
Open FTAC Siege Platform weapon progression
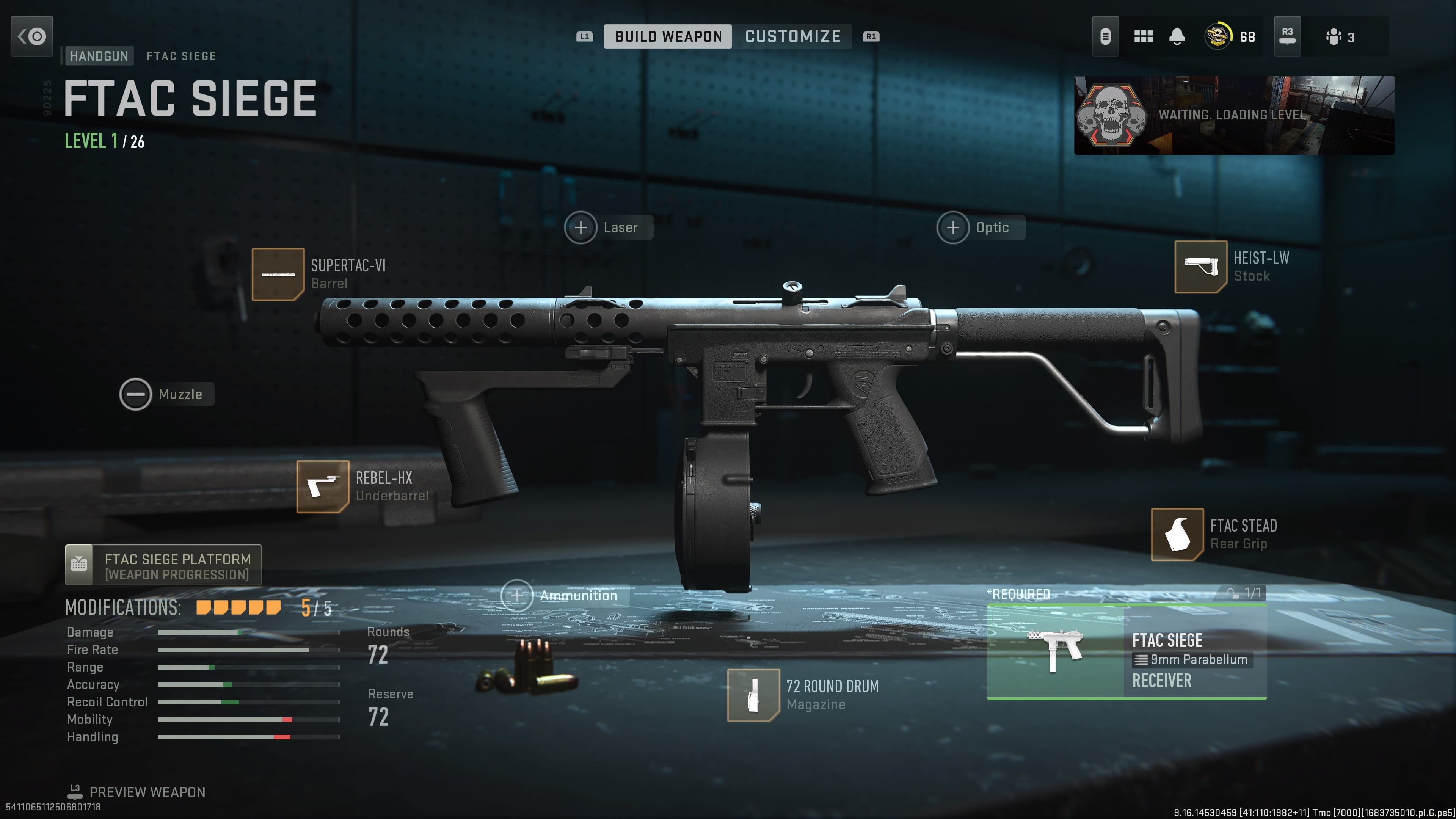pos(163,565)
